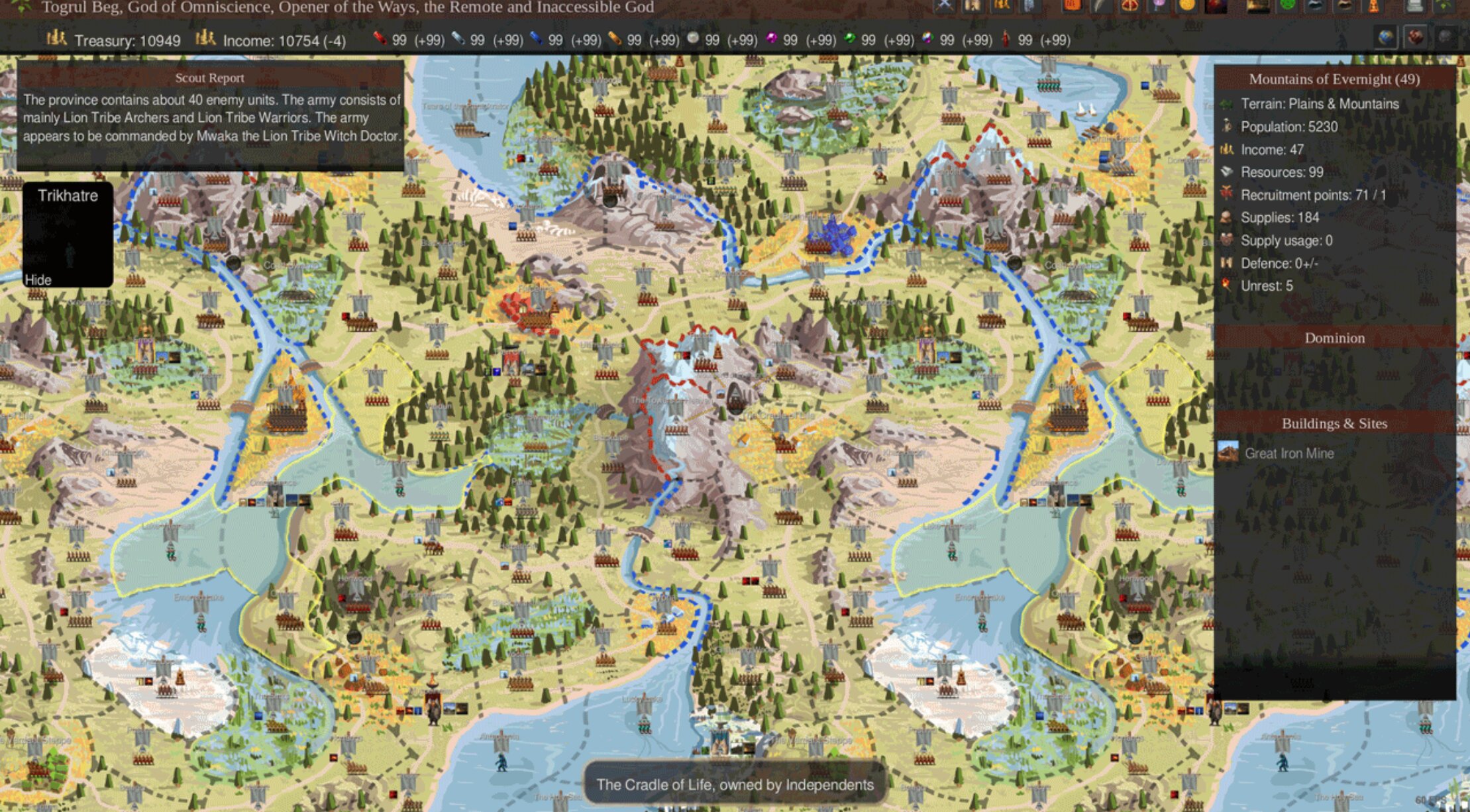The height and width of the screenshot is (812, 1470).
Task: Collapse the Scout Report panel
Action: (x=209, y=77)
